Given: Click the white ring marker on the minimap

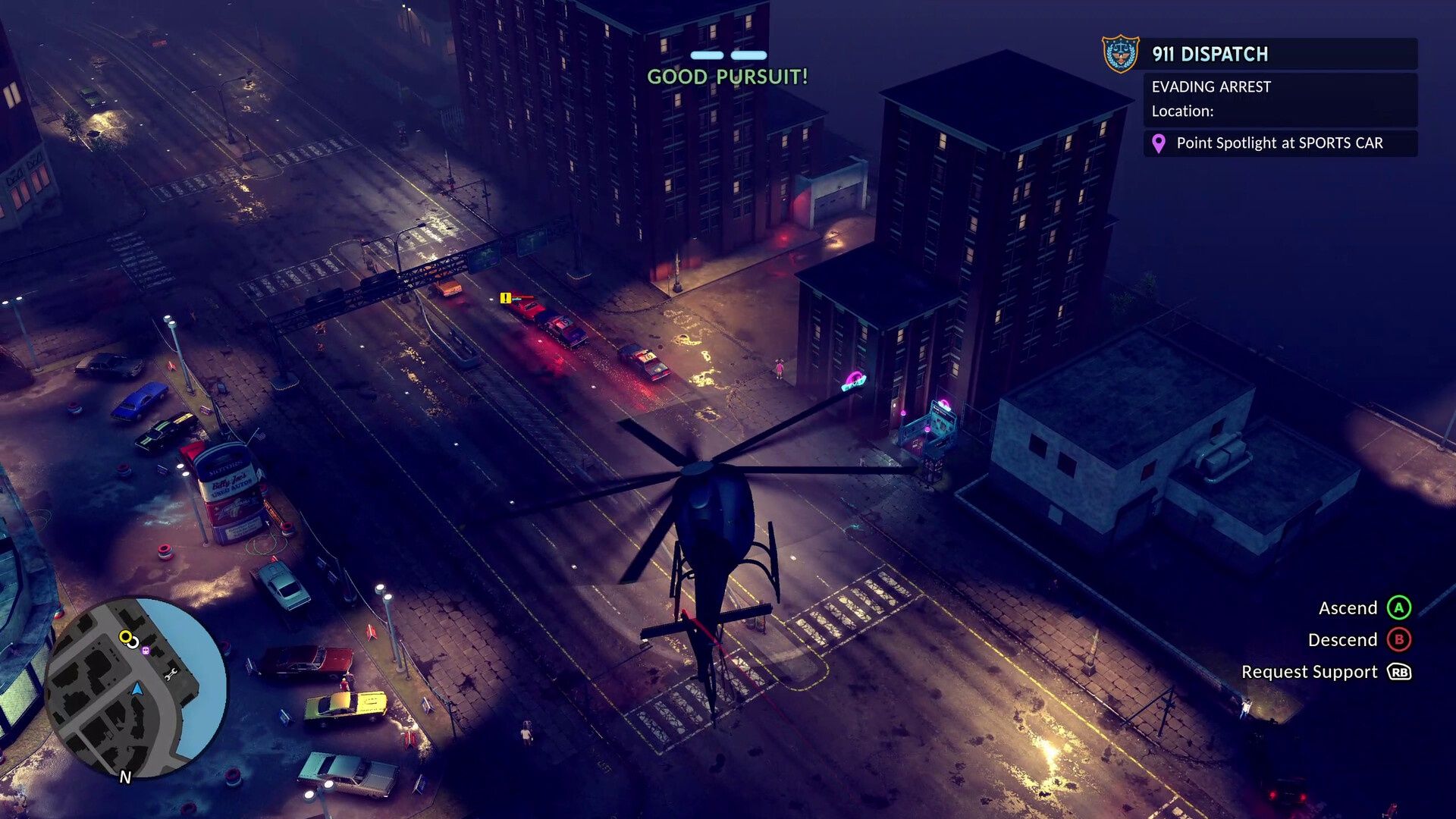Looking at the screenshot, I should pos(133,642).
